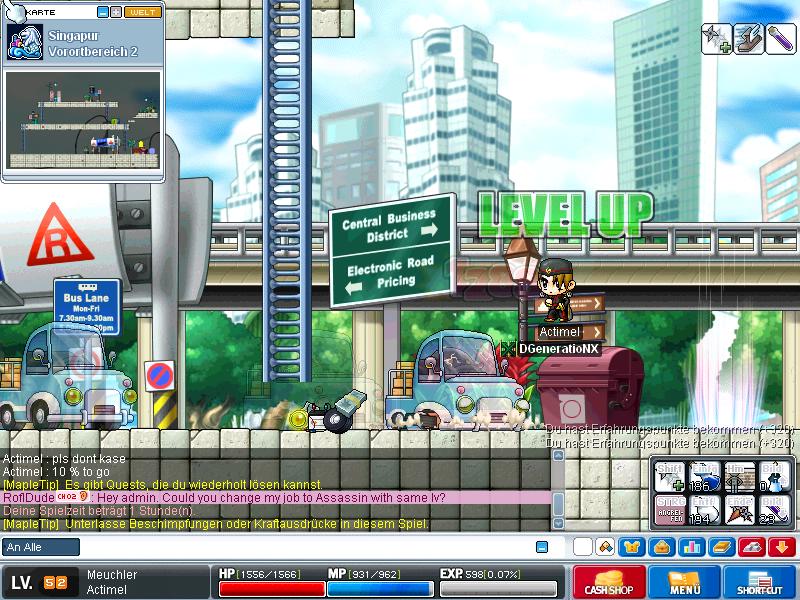Open the skill book icon button
The width and height of the screenshot is (800, 600).
click(722, 547)
